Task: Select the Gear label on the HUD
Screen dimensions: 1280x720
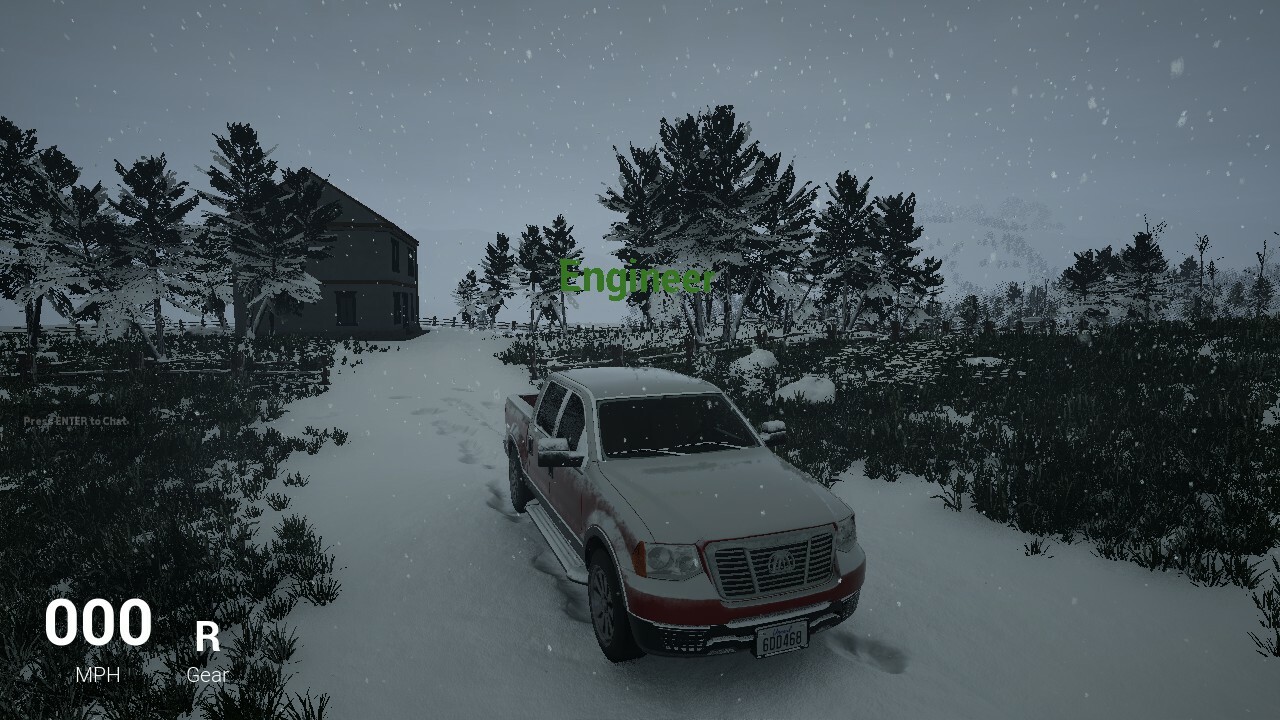Action: click(207, 674)
